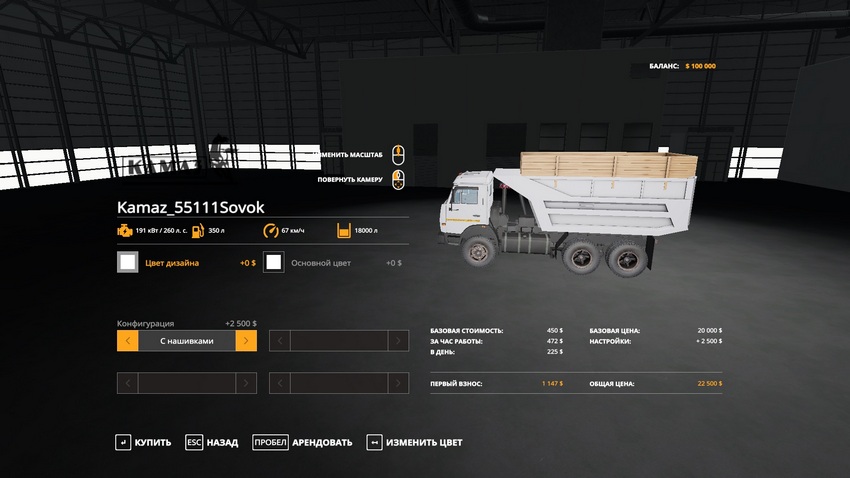Choose the Цвет дизайна color swatch

coord(128,263)
